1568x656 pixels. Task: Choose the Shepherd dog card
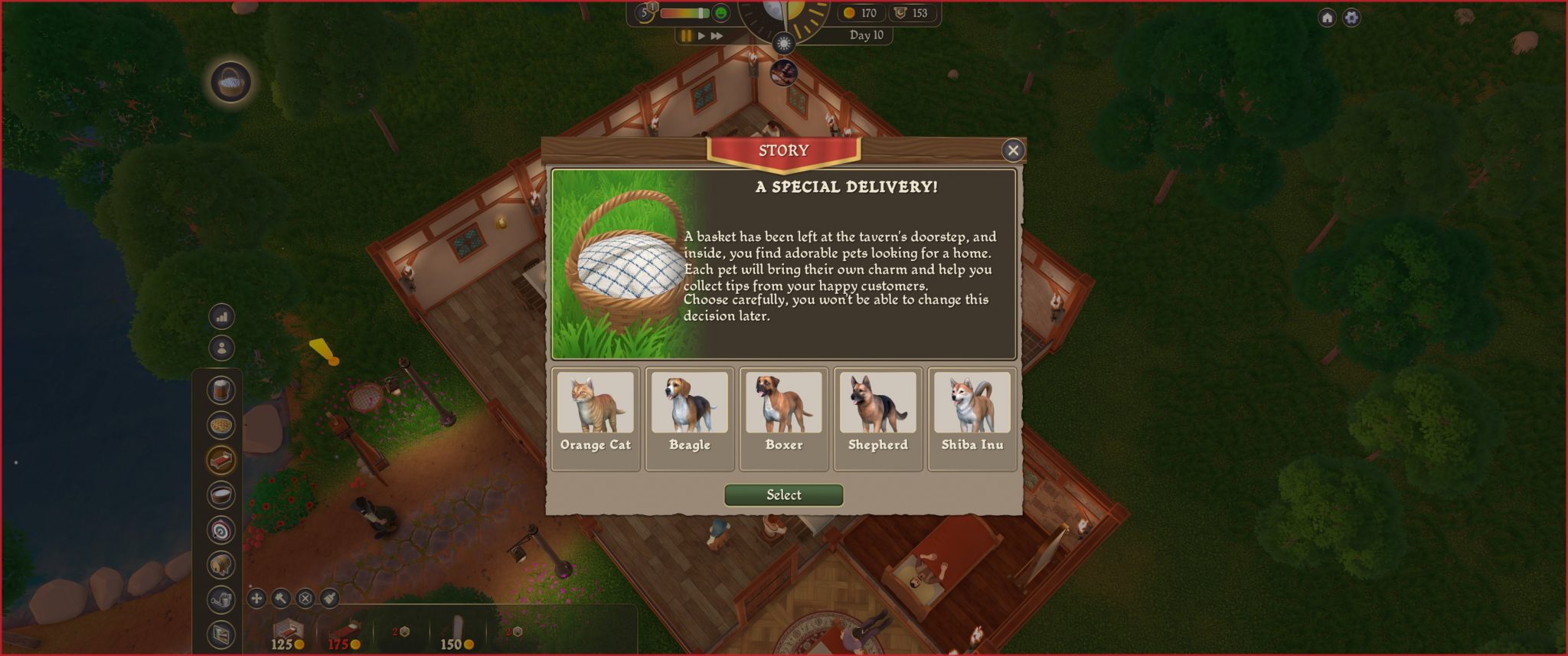pyautogui.click(x=877, y=418)
